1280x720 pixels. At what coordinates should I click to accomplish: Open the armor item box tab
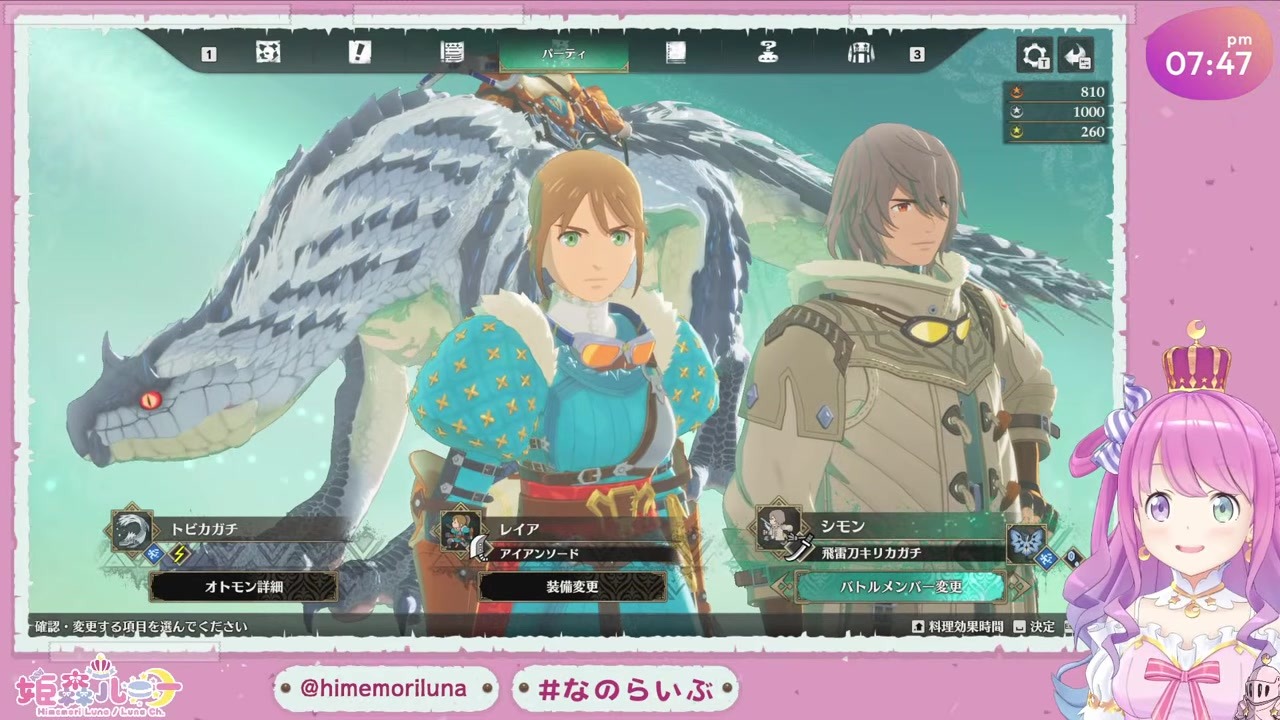click(860, 53)
